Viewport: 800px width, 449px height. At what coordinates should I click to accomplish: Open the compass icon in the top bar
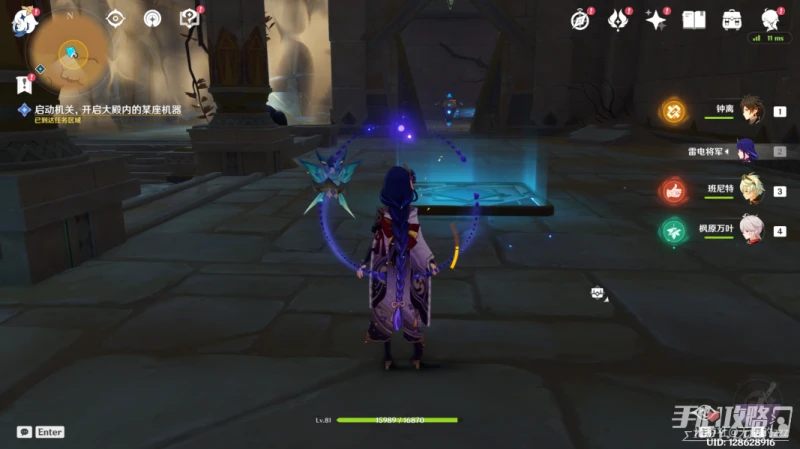click(580, 19)
